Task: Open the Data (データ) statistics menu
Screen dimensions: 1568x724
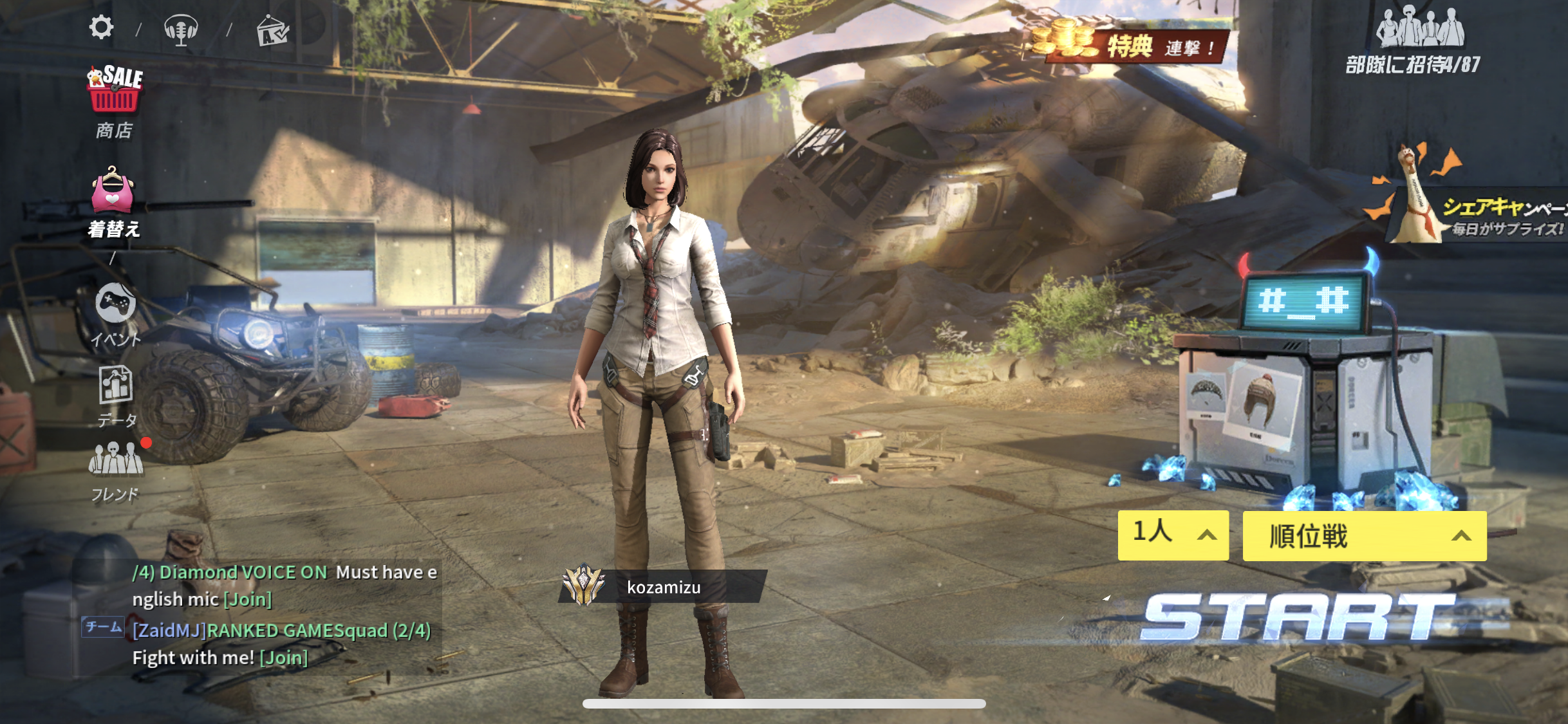Action: 116,395
